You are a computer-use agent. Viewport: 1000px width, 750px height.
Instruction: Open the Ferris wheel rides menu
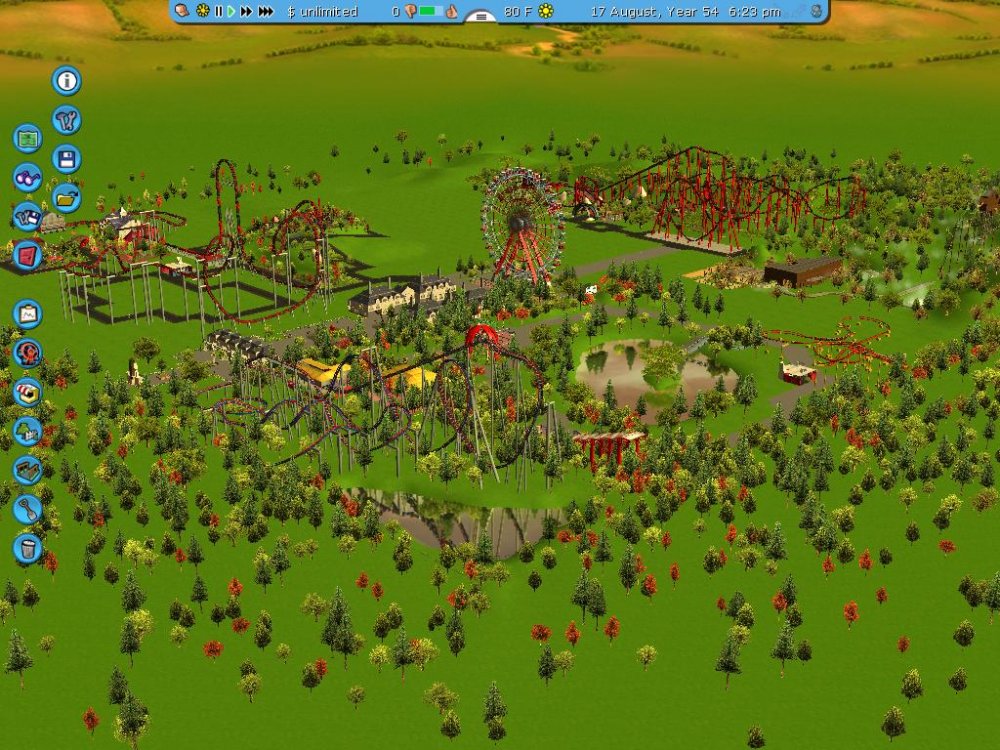[28, 353]
